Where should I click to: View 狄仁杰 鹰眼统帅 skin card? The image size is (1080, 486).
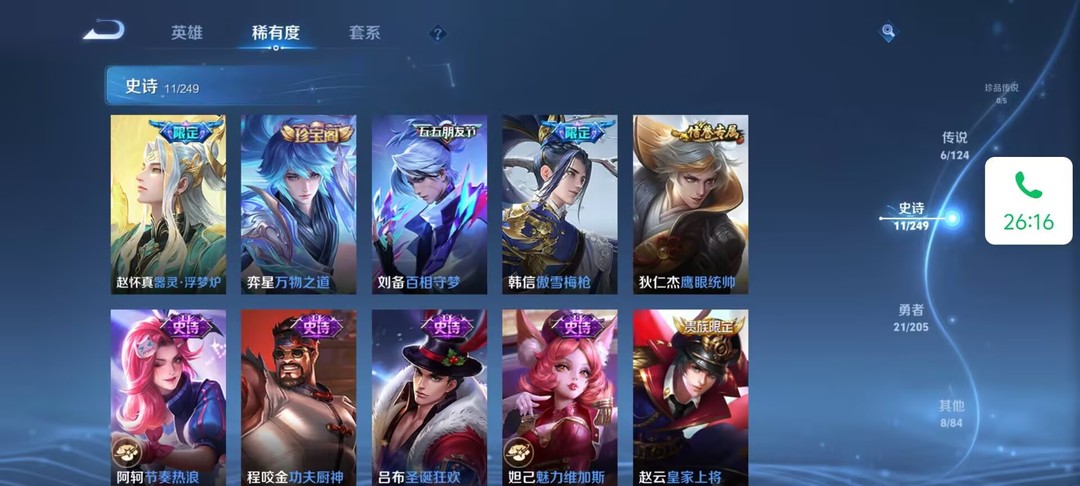[690, 204]
